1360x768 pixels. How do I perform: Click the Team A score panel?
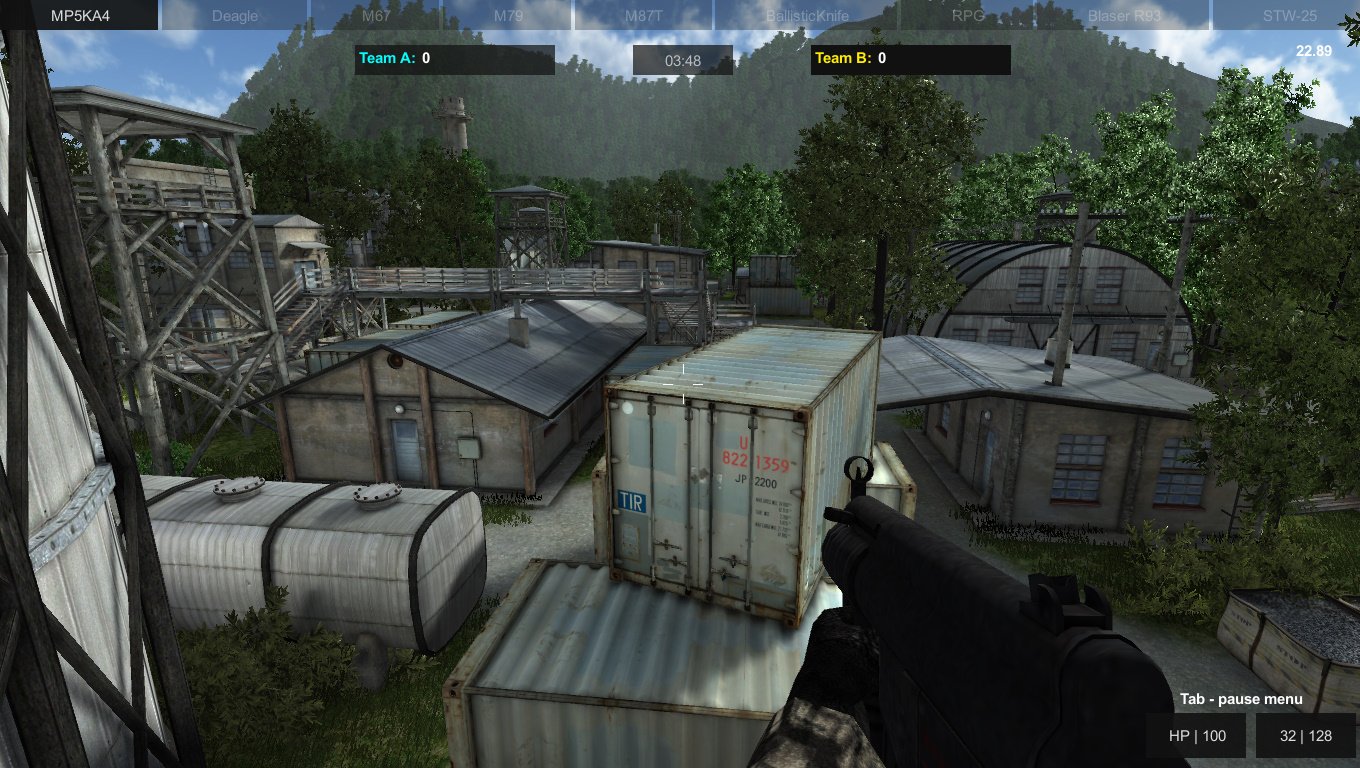point(454,59)
